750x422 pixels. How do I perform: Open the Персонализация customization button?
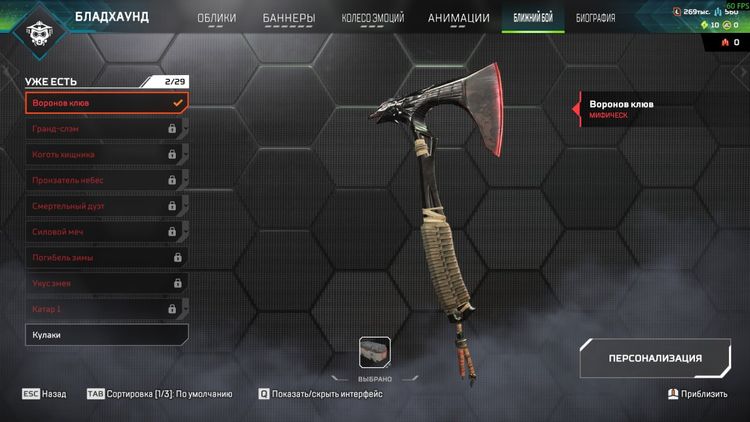point(655,358)
